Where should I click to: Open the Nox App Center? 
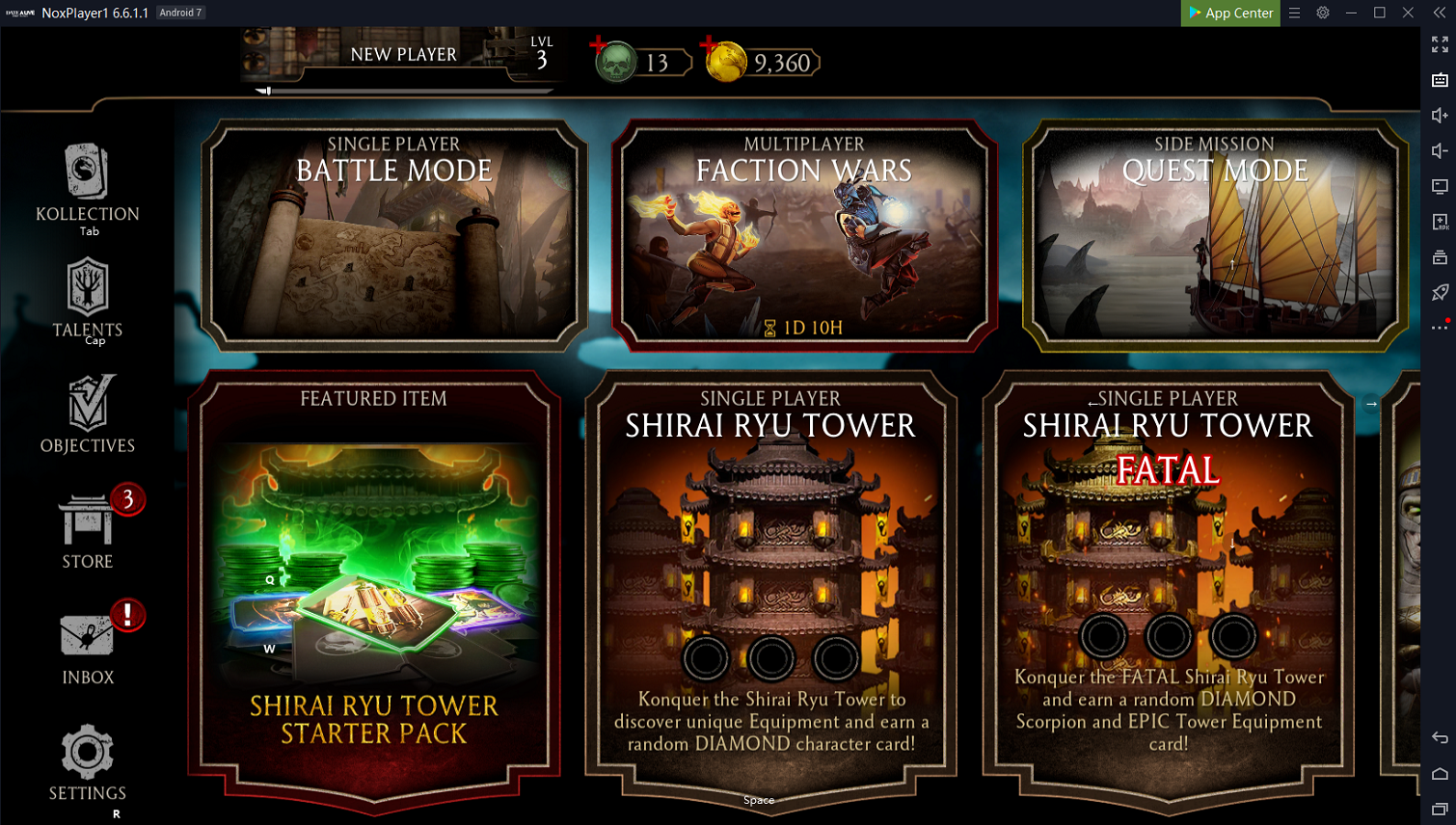pyautogui.click(x=1230, y=13)
